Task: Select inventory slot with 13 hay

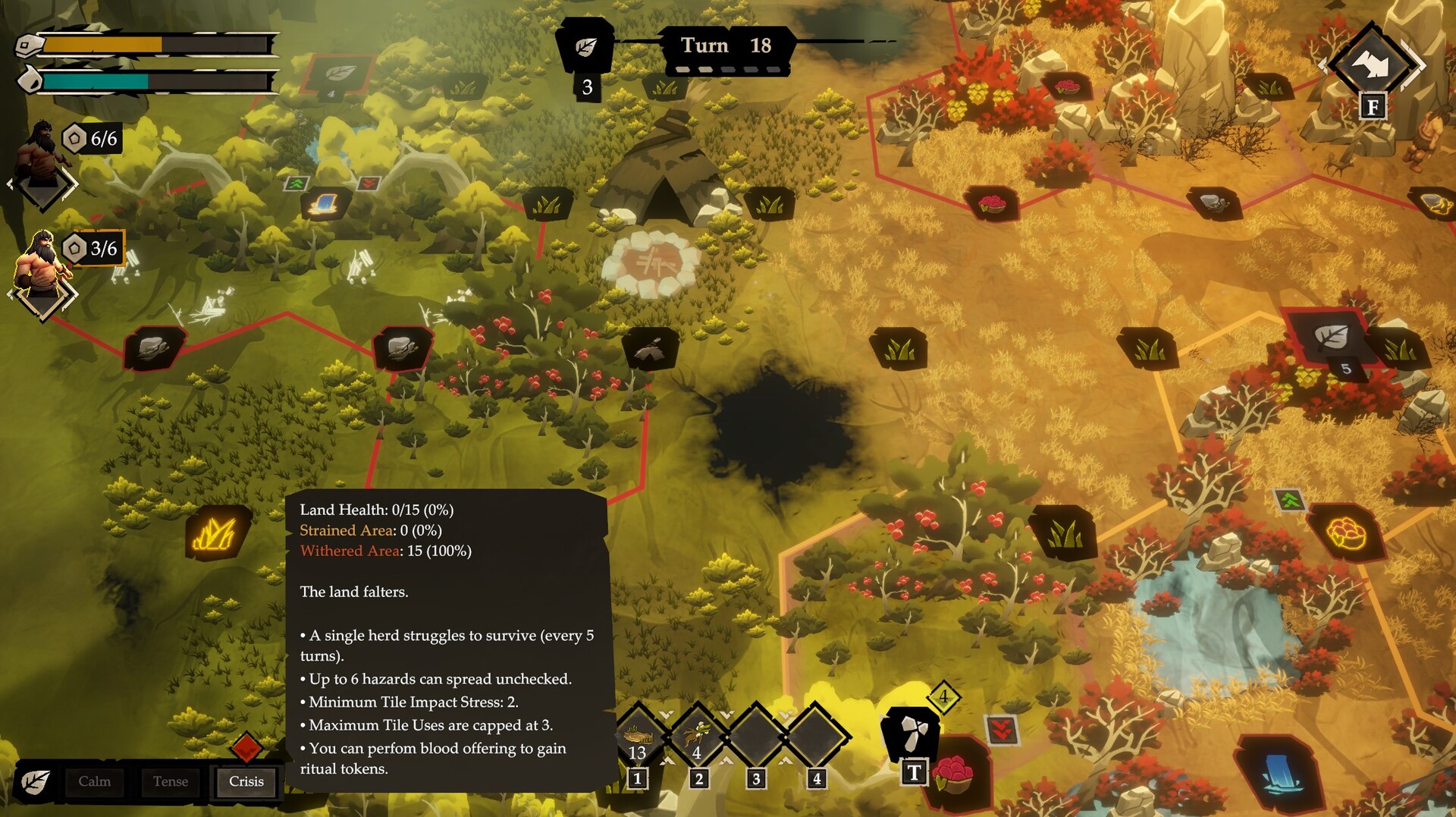Action: pyautogui.click(x=638, y=737)
